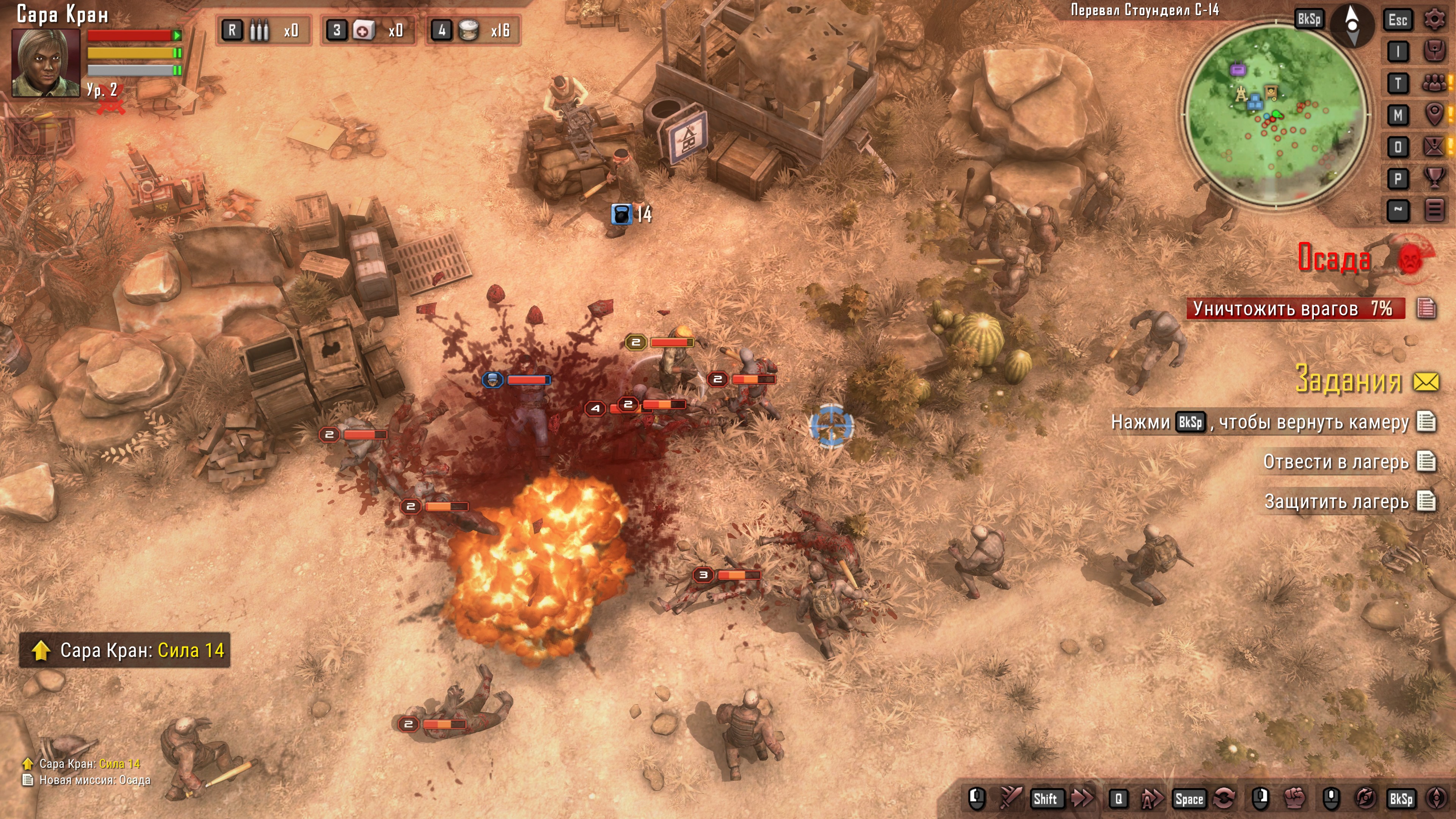Open the map via location pin icon

coord(1434,115)
